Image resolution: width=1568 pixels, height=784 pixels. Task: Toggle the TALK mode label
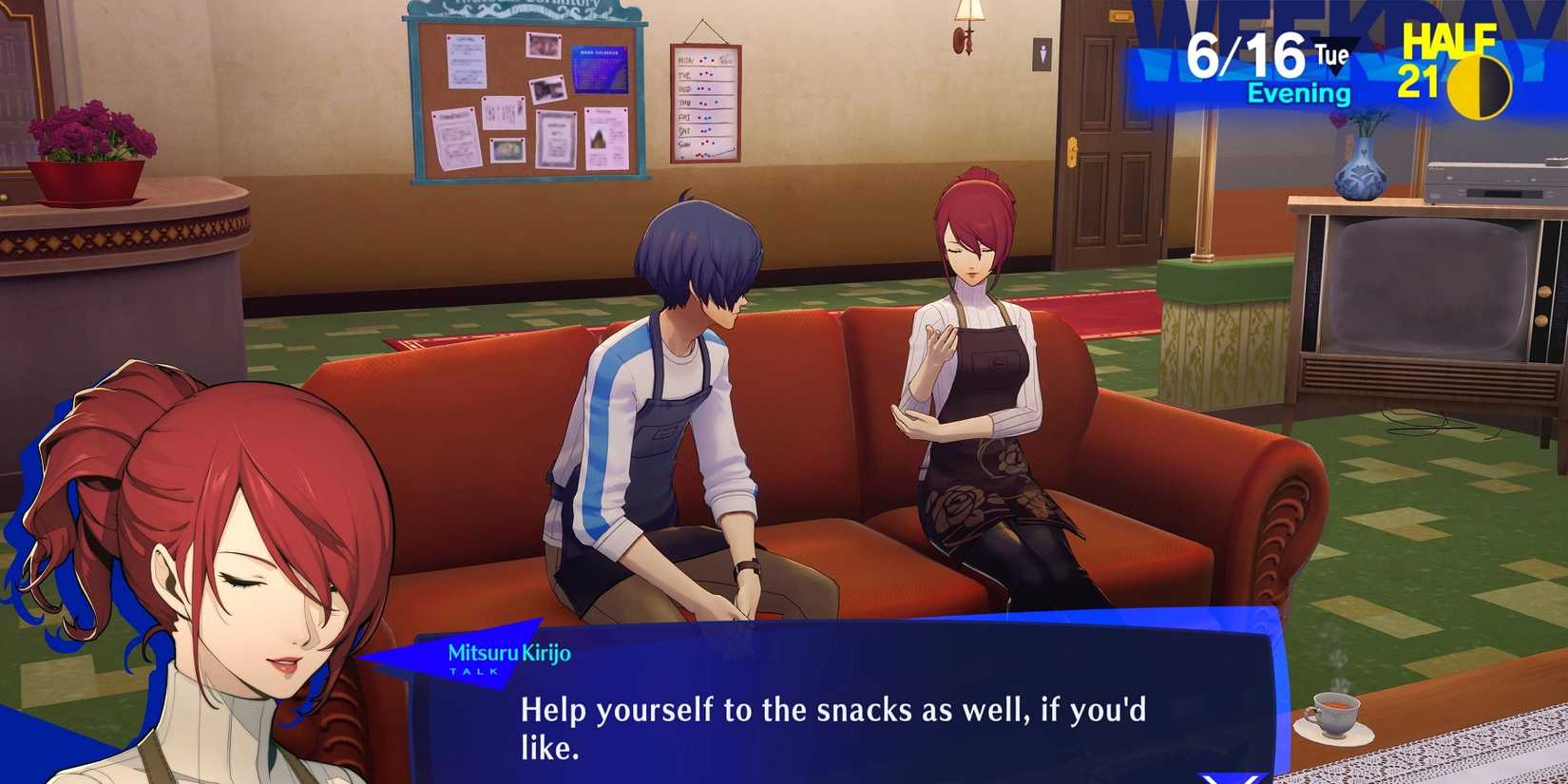pyautogui.click(x=475, y=671)
